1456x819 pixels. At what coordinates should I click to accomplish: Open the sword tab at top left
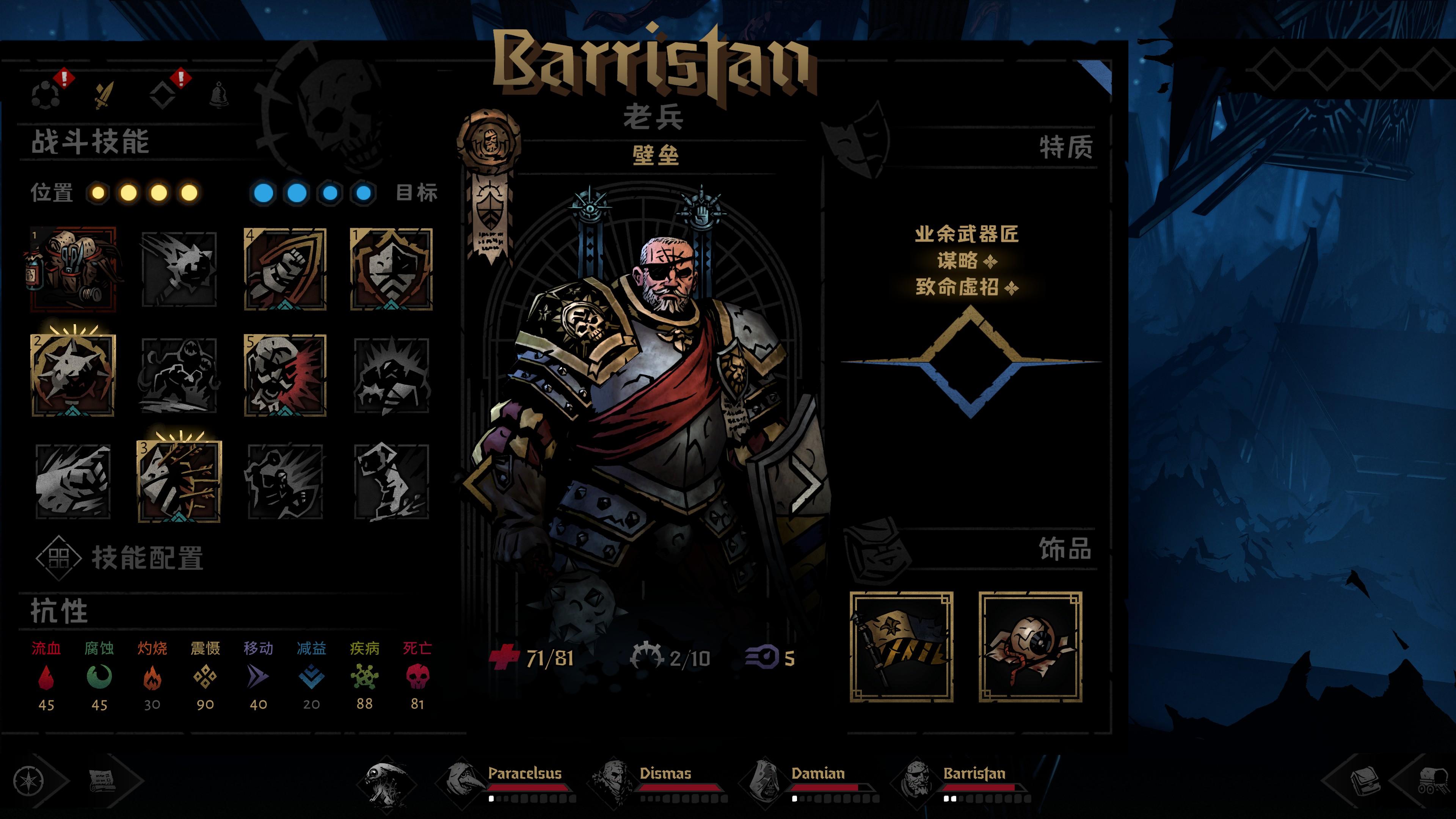pyautogui.click(x=104, y=95)
